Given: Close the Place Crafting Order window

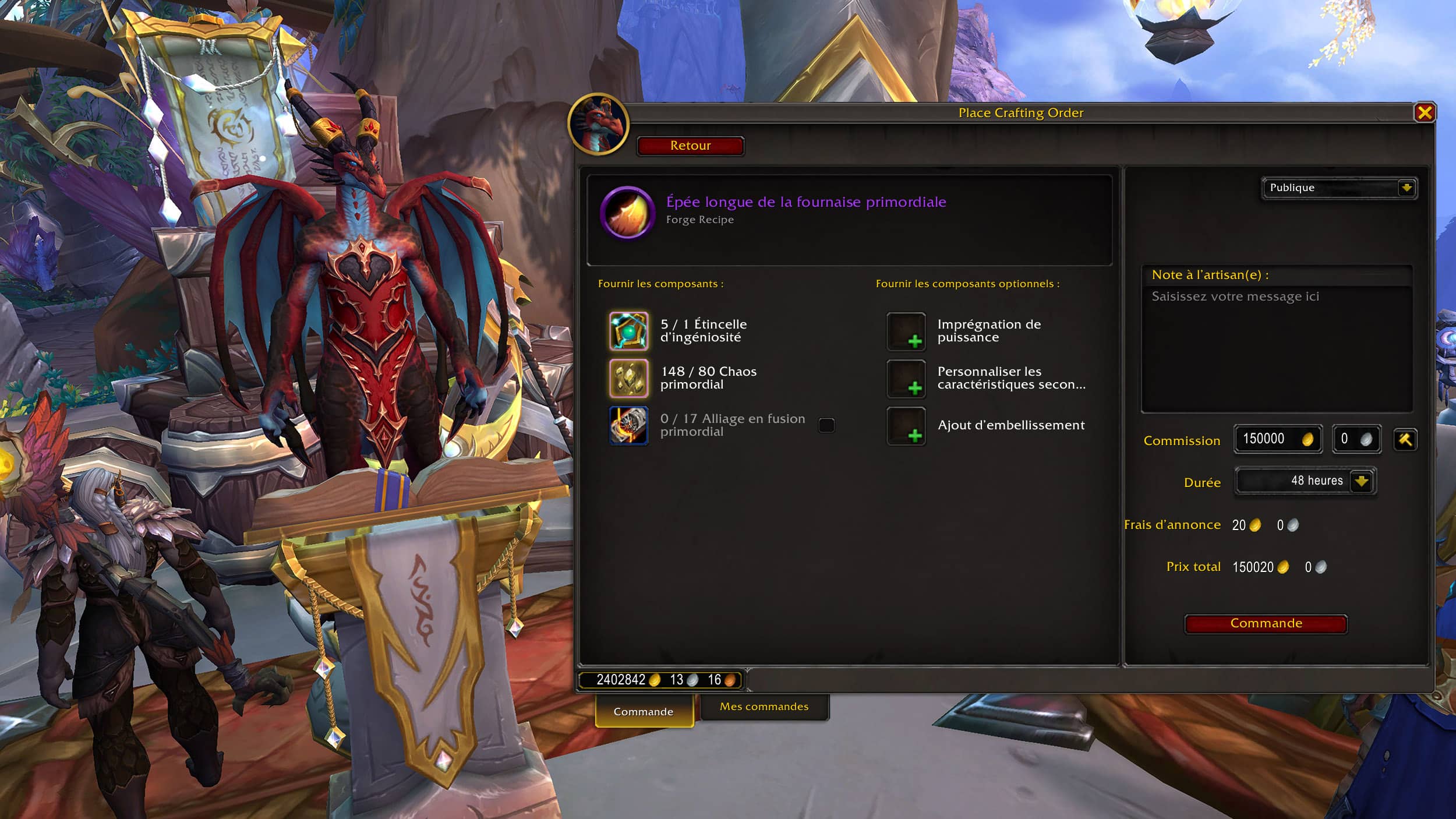Looking at the screenshot, I should pyautogui.click(x=1424, y=112).
